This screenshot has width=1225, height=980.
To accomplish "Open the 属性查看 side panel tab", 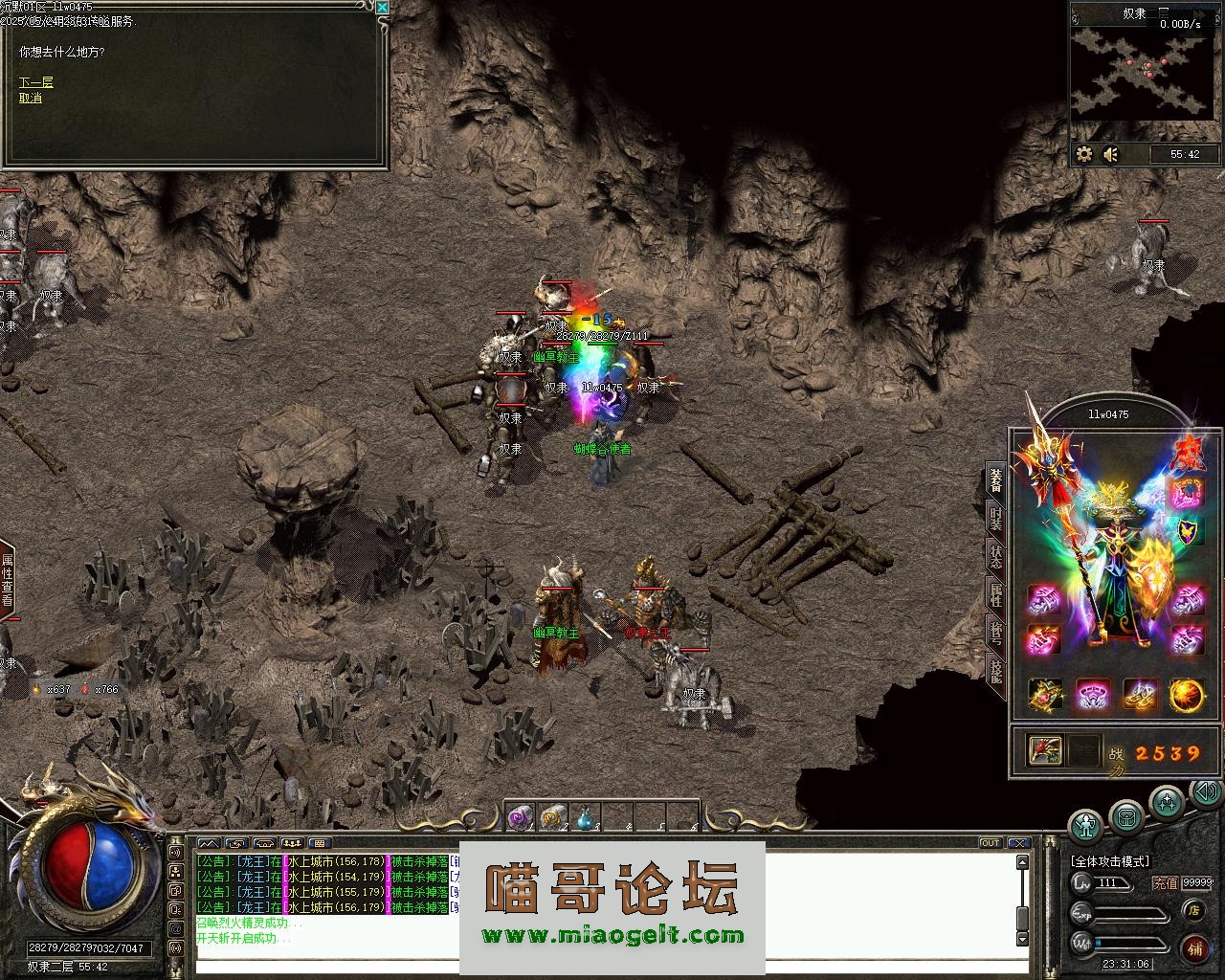I will coord(8,581).
